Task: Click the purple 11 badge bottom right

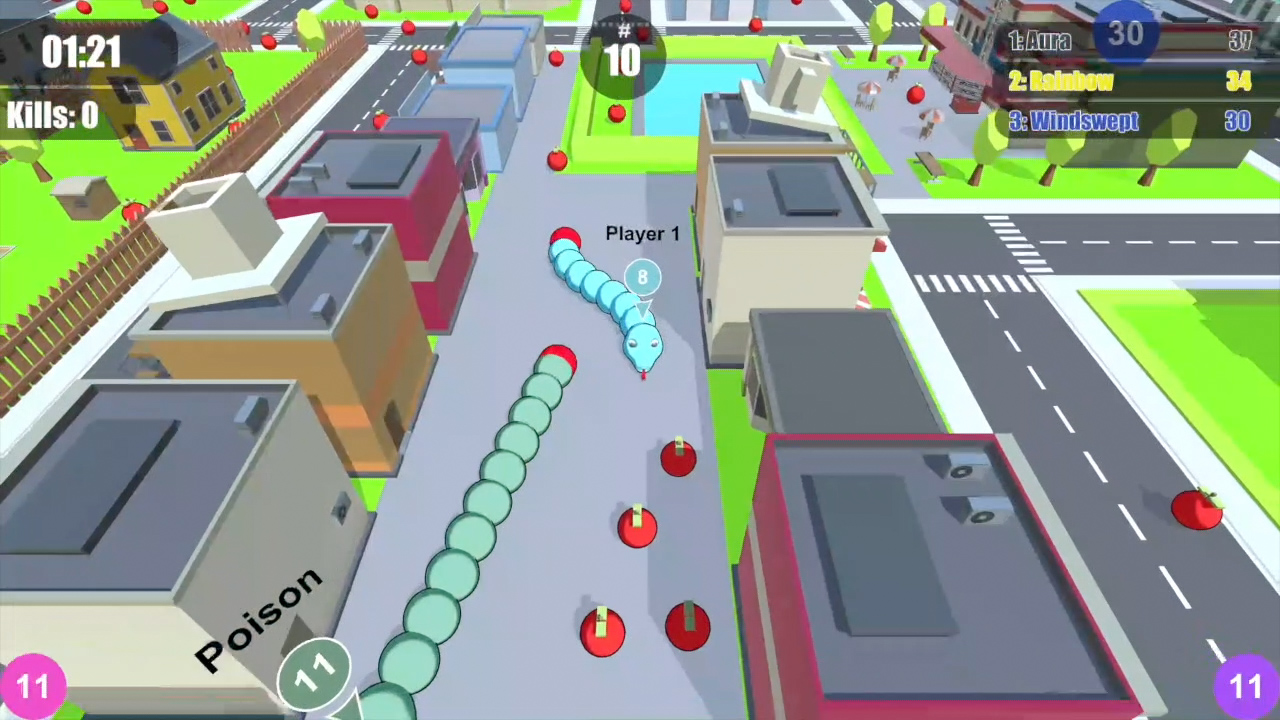Action: [x=1244, y=686]
